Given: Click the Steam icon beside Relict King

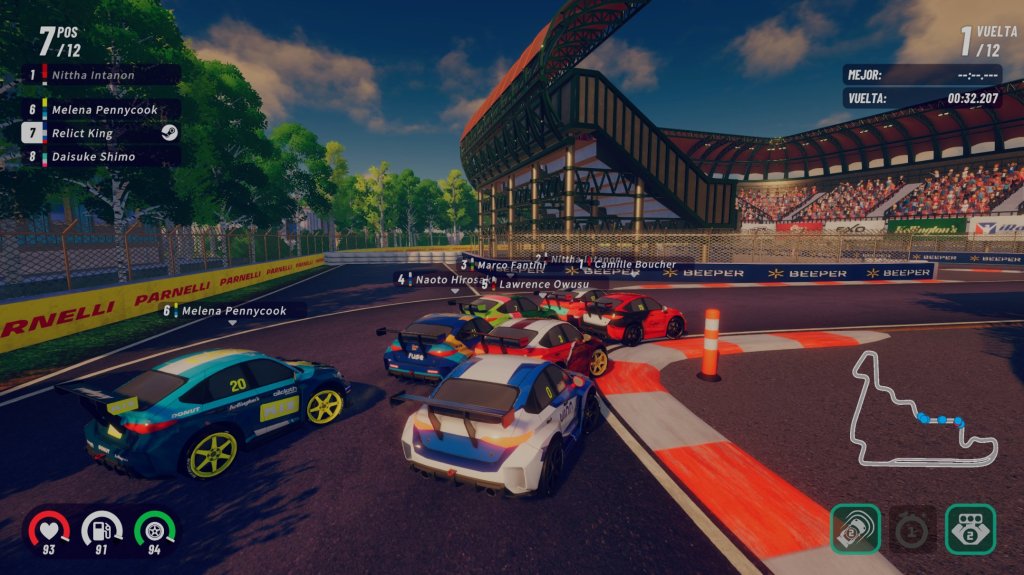Looking at the screenshot, I should point(169,133).
